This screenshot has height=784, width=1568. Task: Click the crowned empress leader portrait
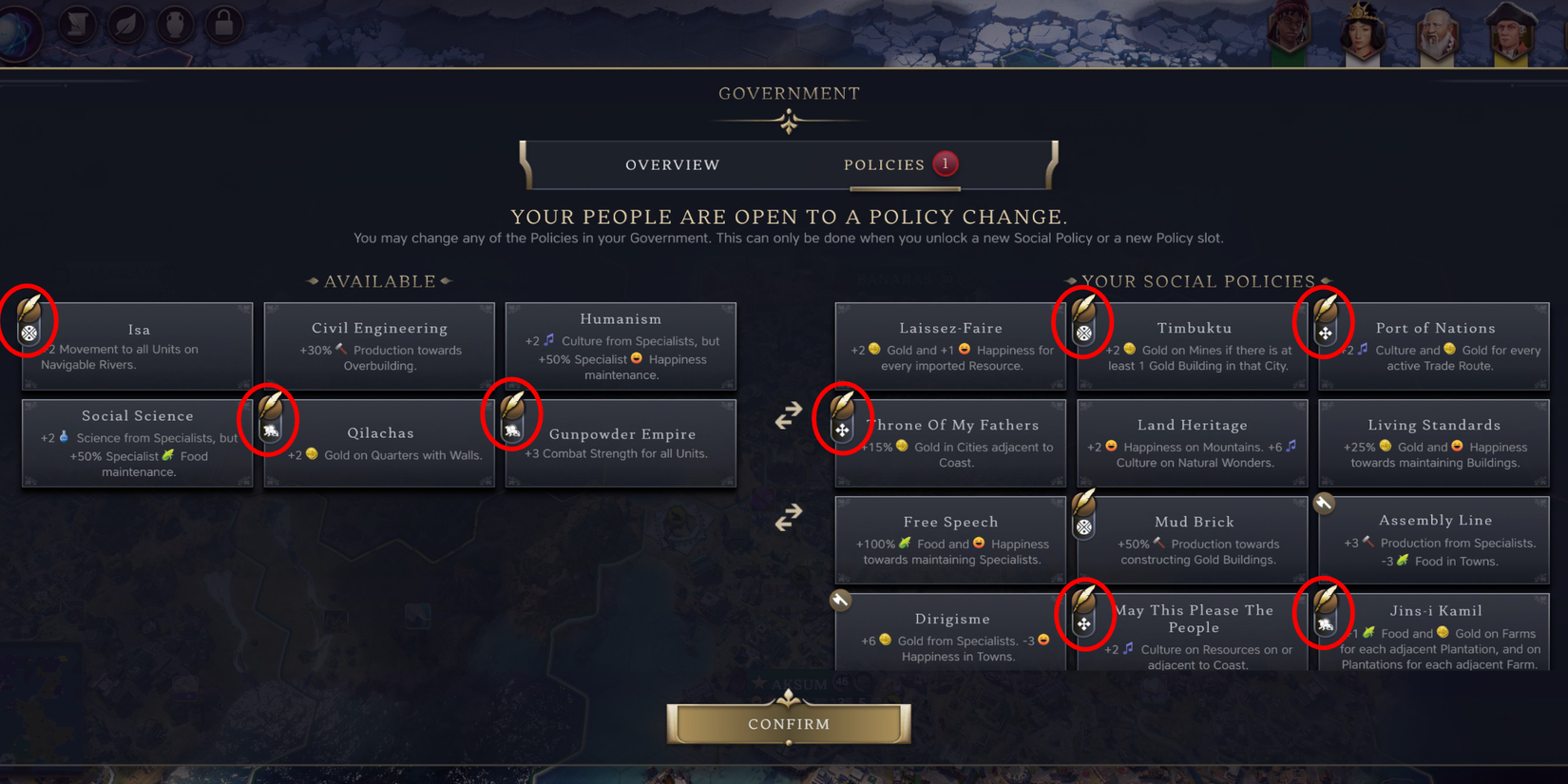1363,31
